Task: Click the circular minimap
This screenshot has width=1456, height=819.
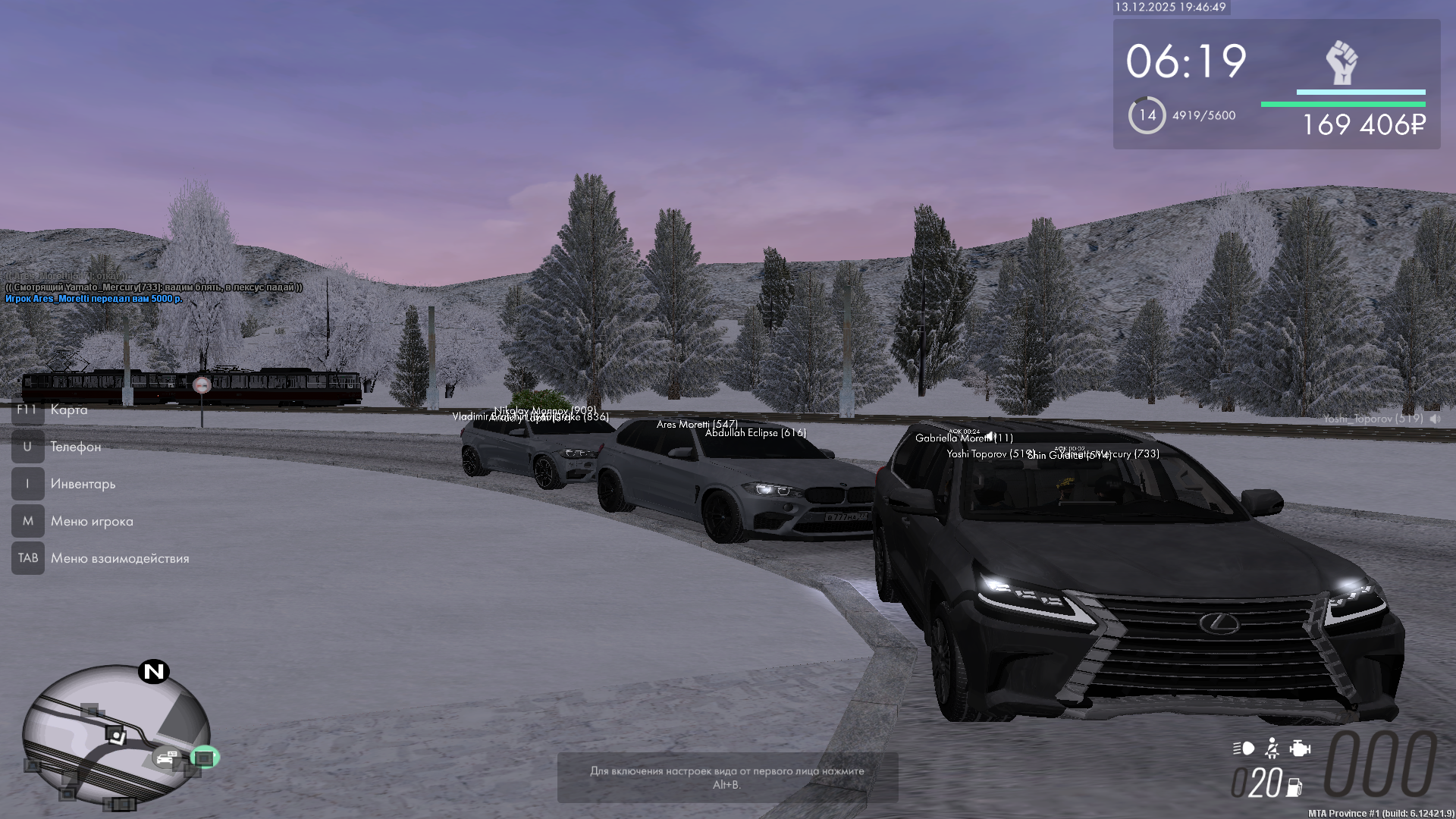Action: click(x=115, y=734)
